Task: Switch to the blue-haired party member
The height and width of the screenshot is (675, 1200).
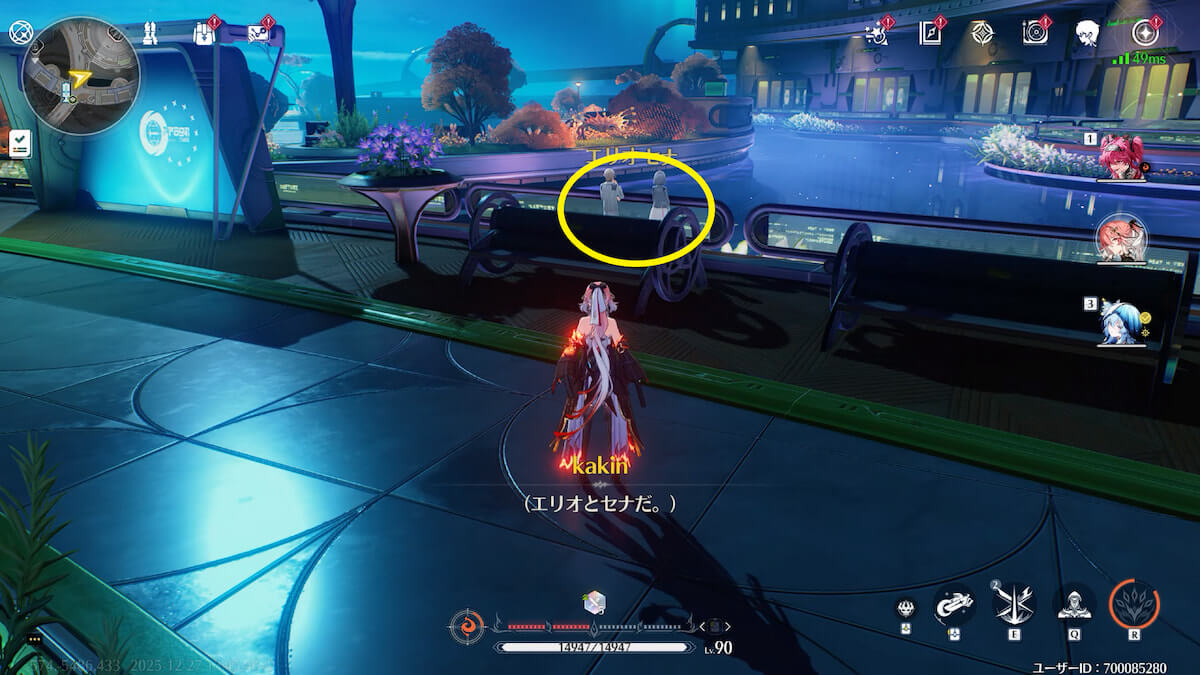Action: click(1121, 322)
